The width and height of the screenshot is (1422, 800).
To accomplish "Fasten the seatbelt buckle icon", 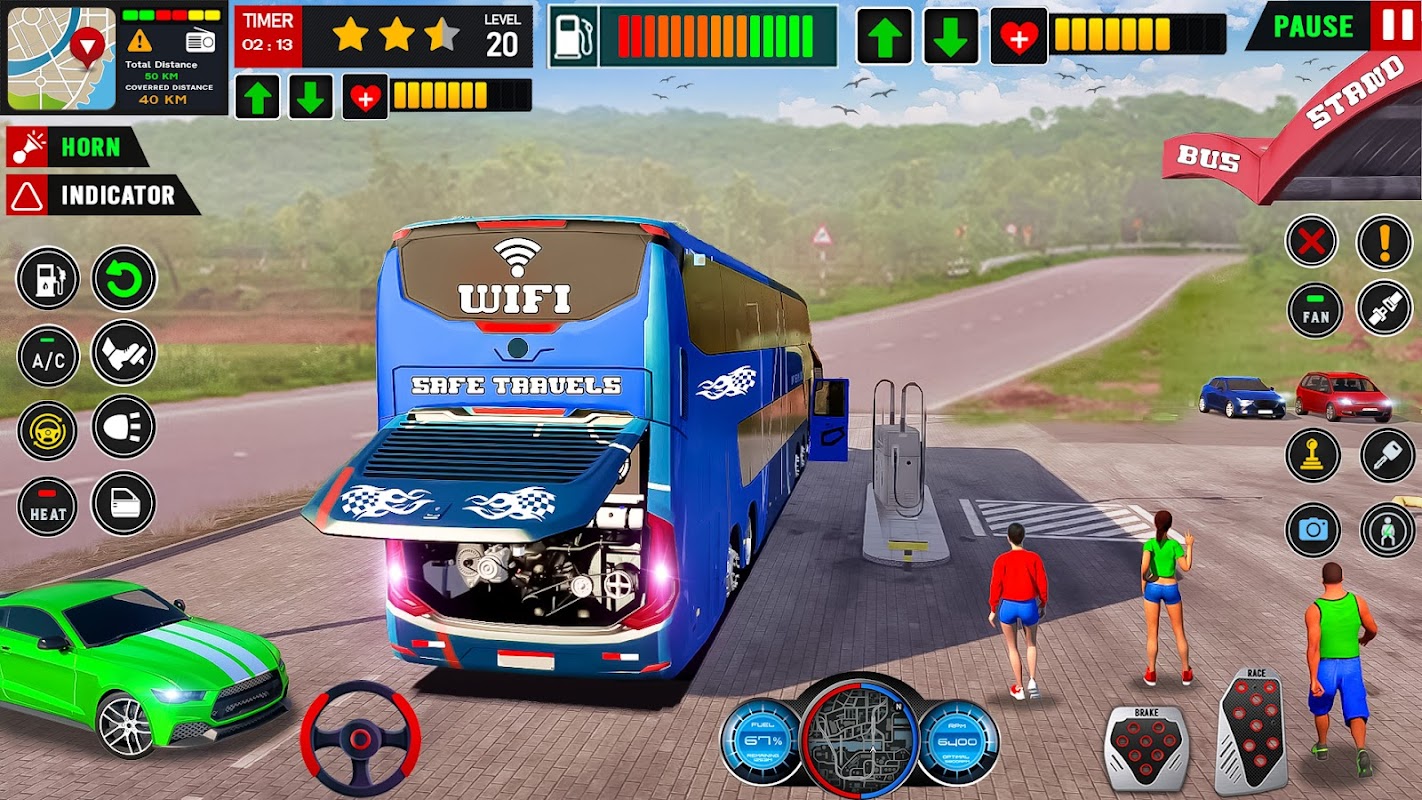I will click(1384, 308).
